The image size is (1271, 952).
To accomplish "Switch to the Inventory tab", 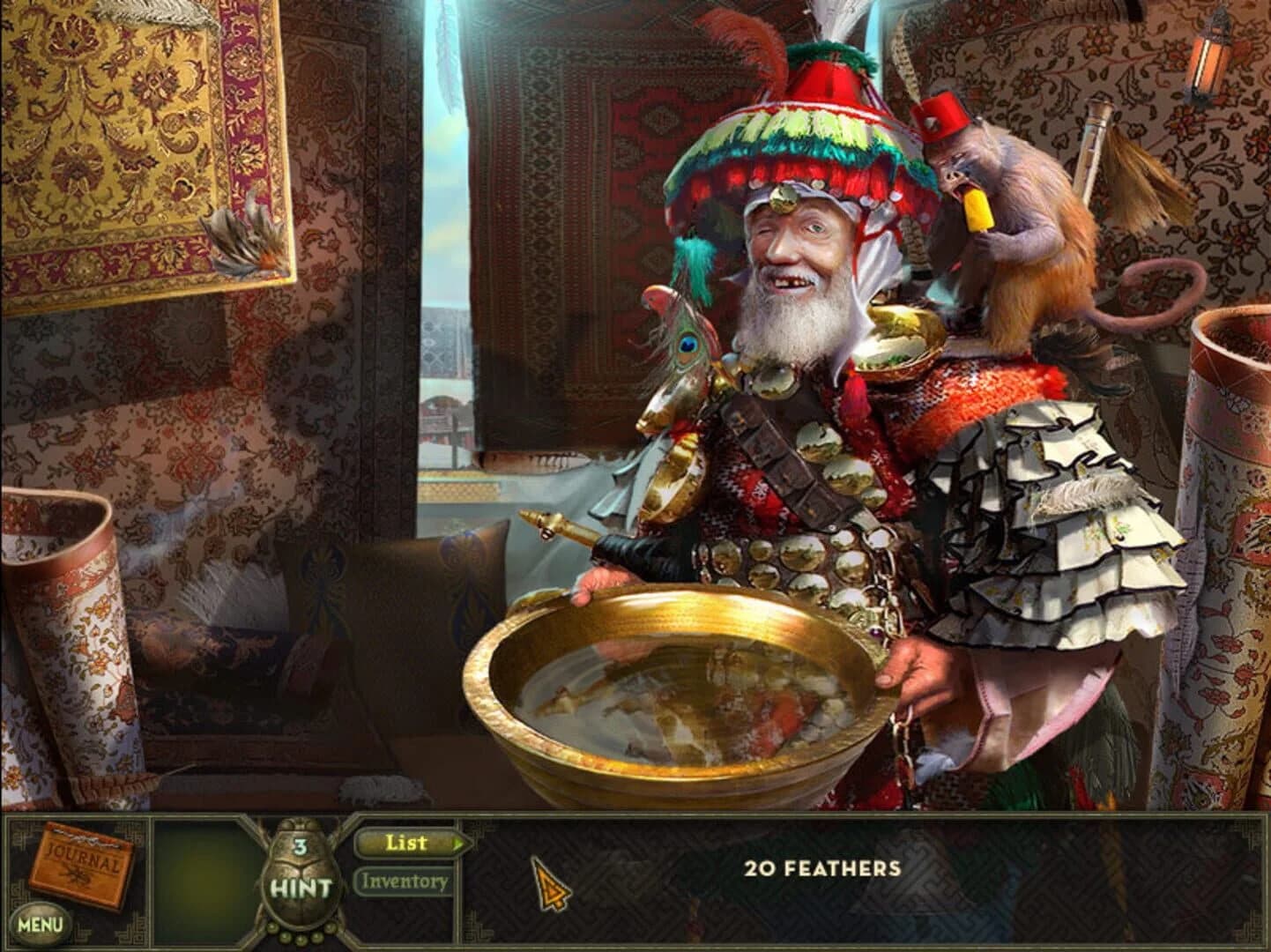I will (x=405, y=880).
